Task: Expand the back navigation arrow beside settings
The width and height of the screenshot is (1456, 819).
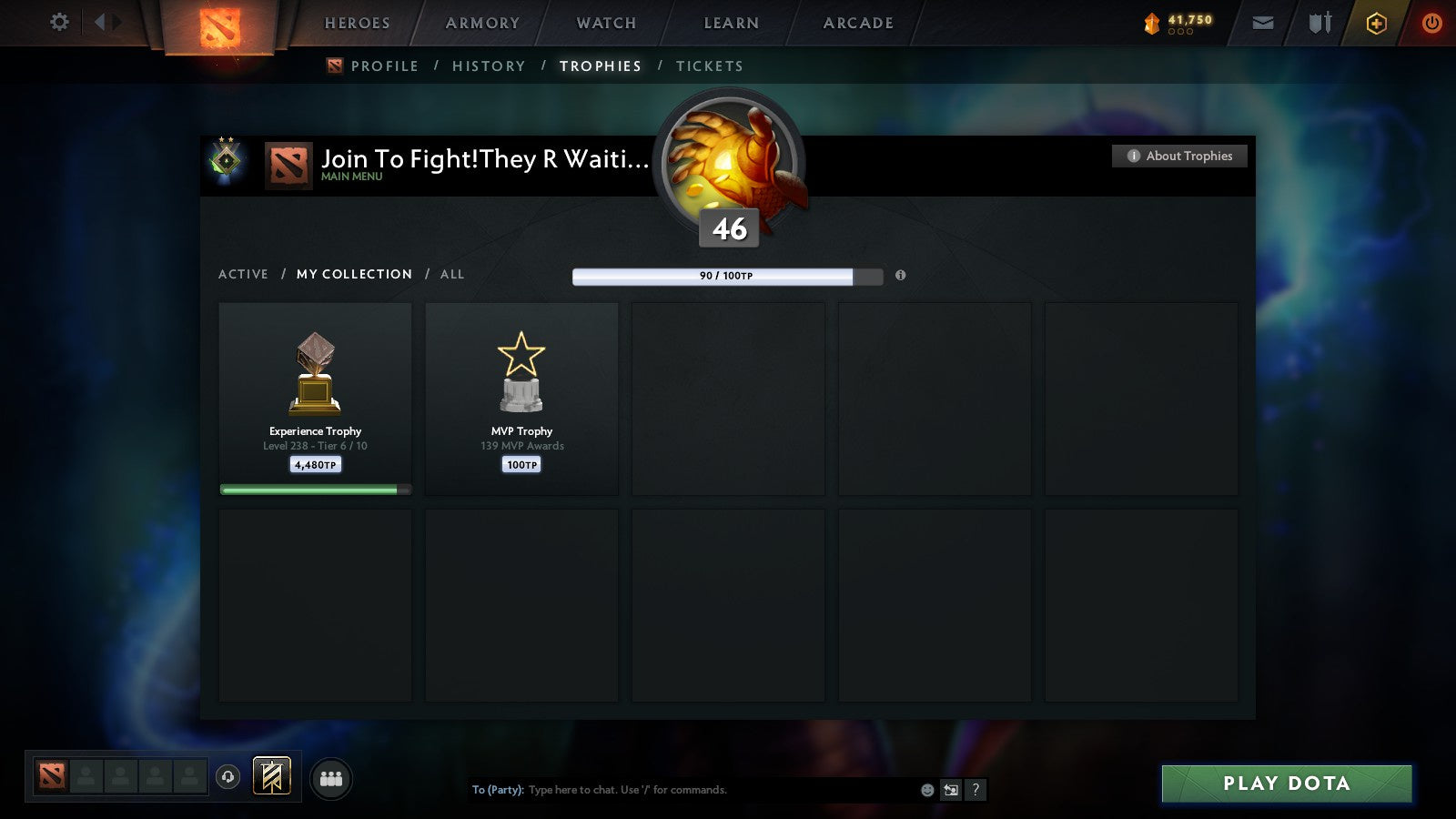Action: 102,22
